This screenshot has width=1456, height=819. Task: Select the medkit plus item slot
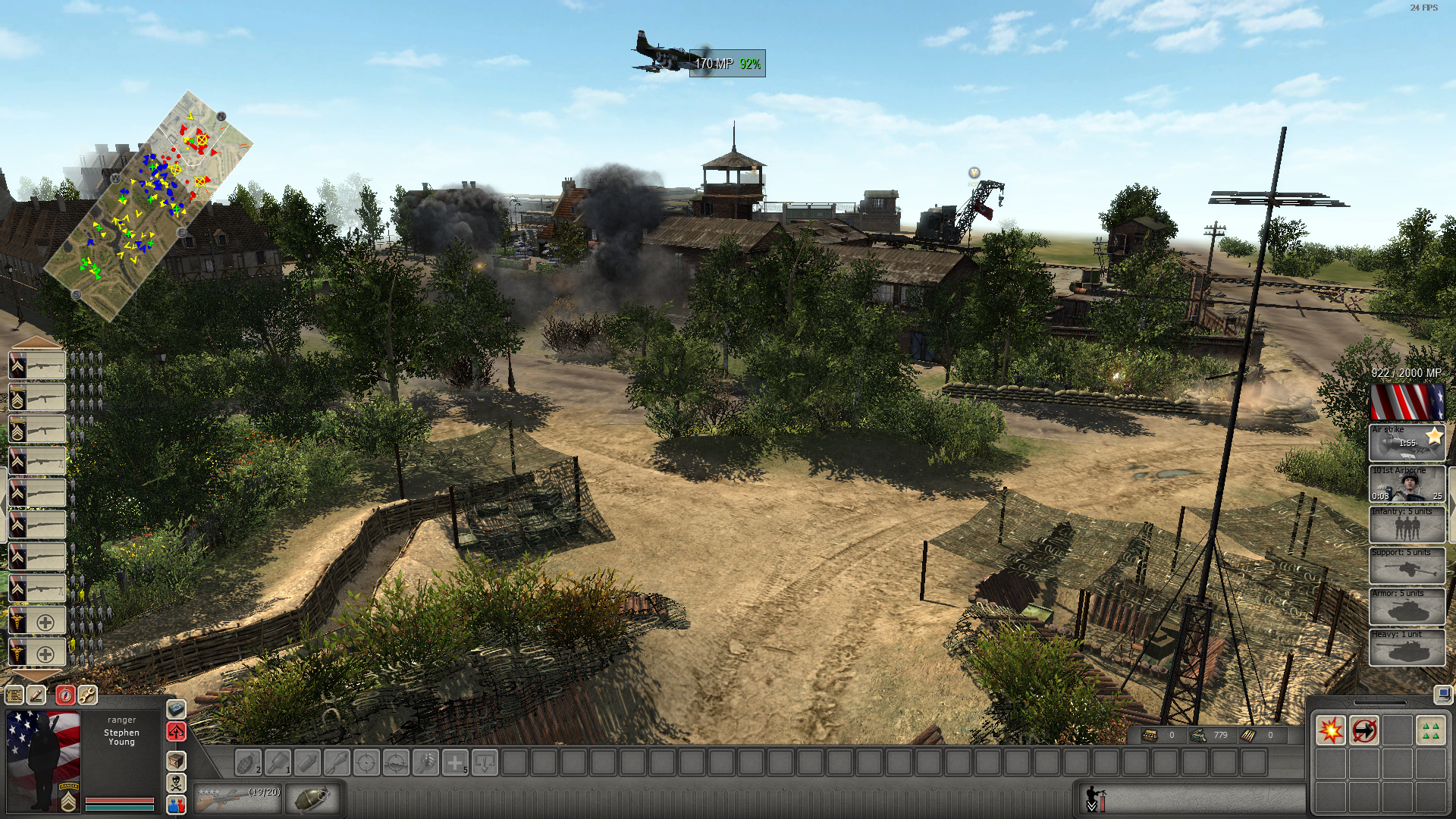click(x=455, y=763)
